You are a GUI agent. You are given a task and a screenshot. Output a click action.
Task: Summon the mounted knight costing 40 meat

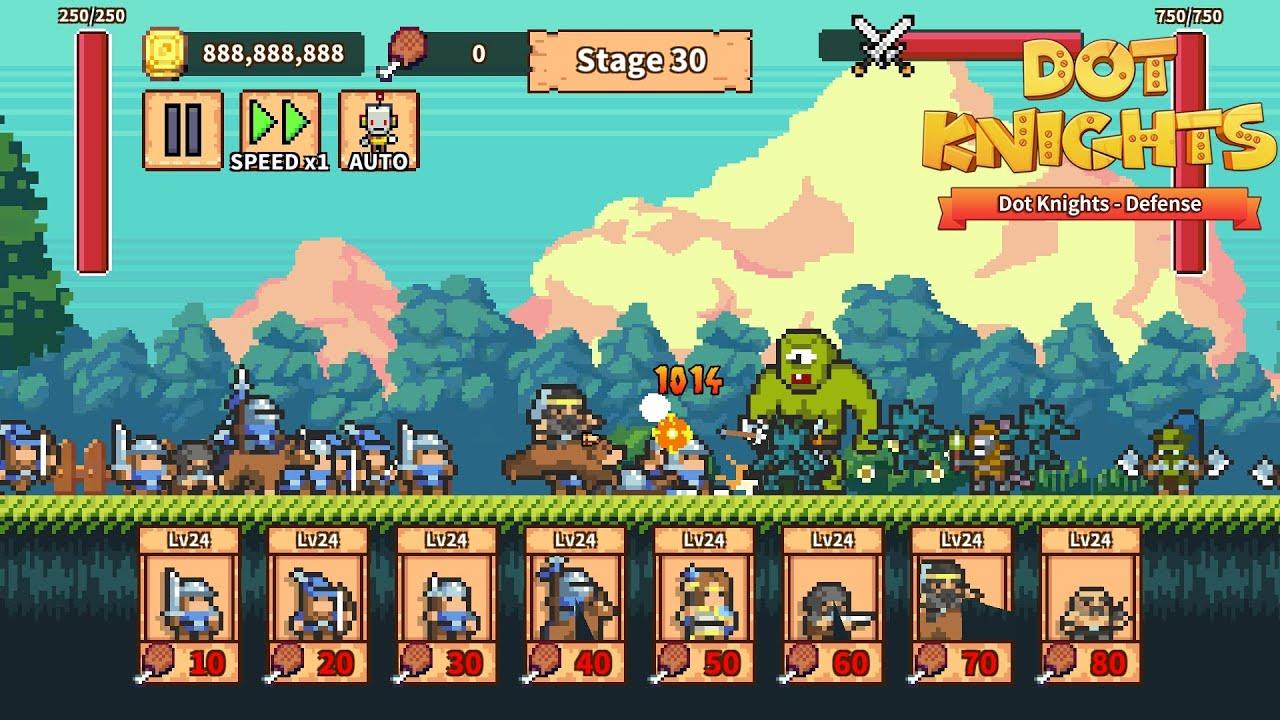[x=575, y=605]
